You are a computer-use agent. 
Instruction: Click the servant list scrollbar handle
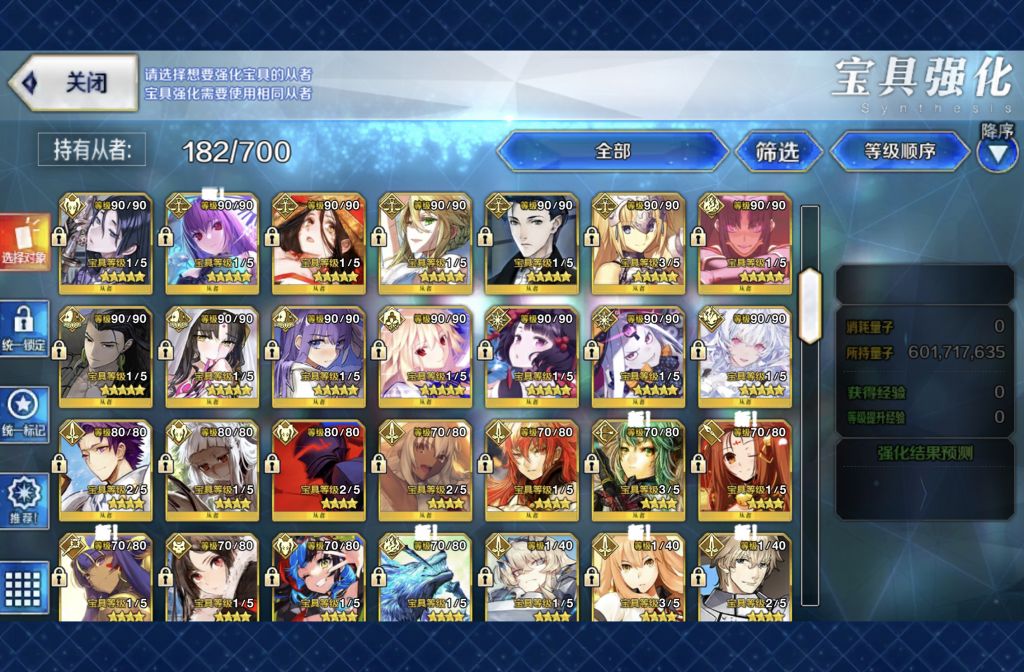[x=810, y=292]
